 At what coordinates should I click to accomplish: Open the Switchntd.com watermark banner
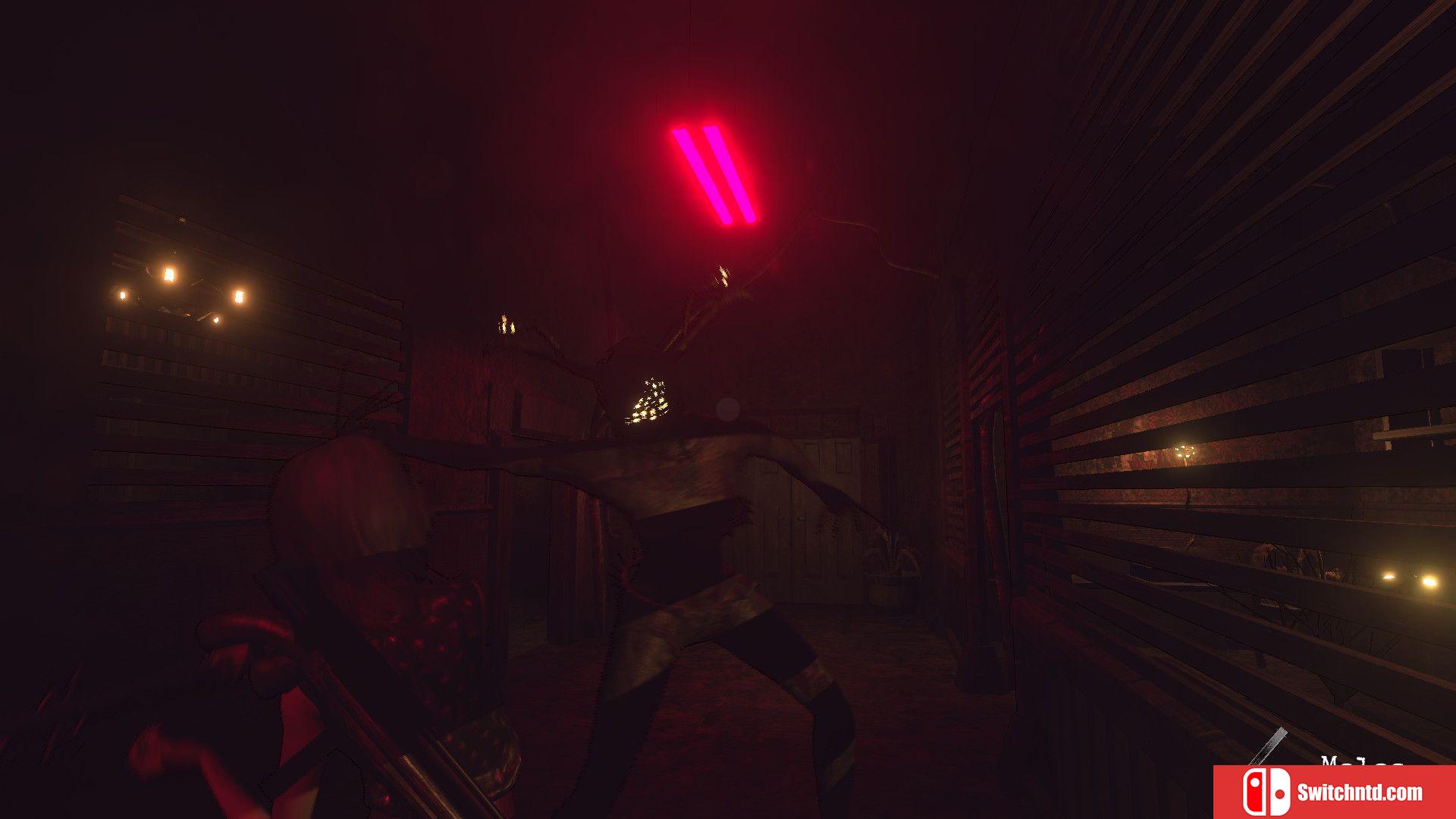[1334, 792]
